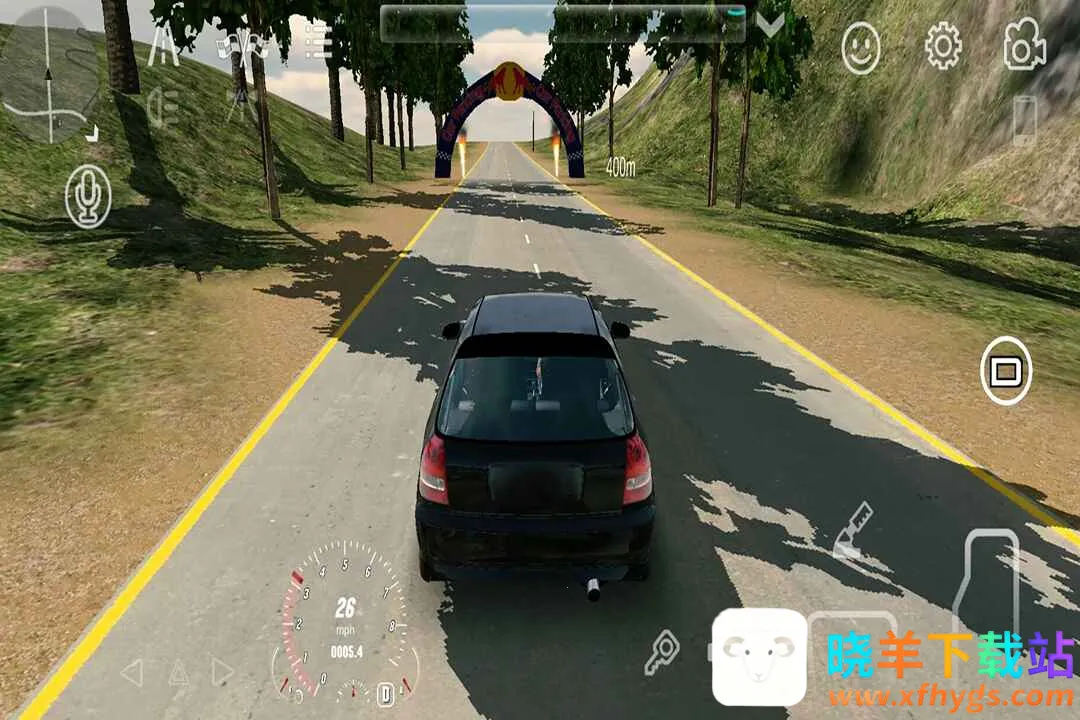Tap the round white square button

(1005, 372)
